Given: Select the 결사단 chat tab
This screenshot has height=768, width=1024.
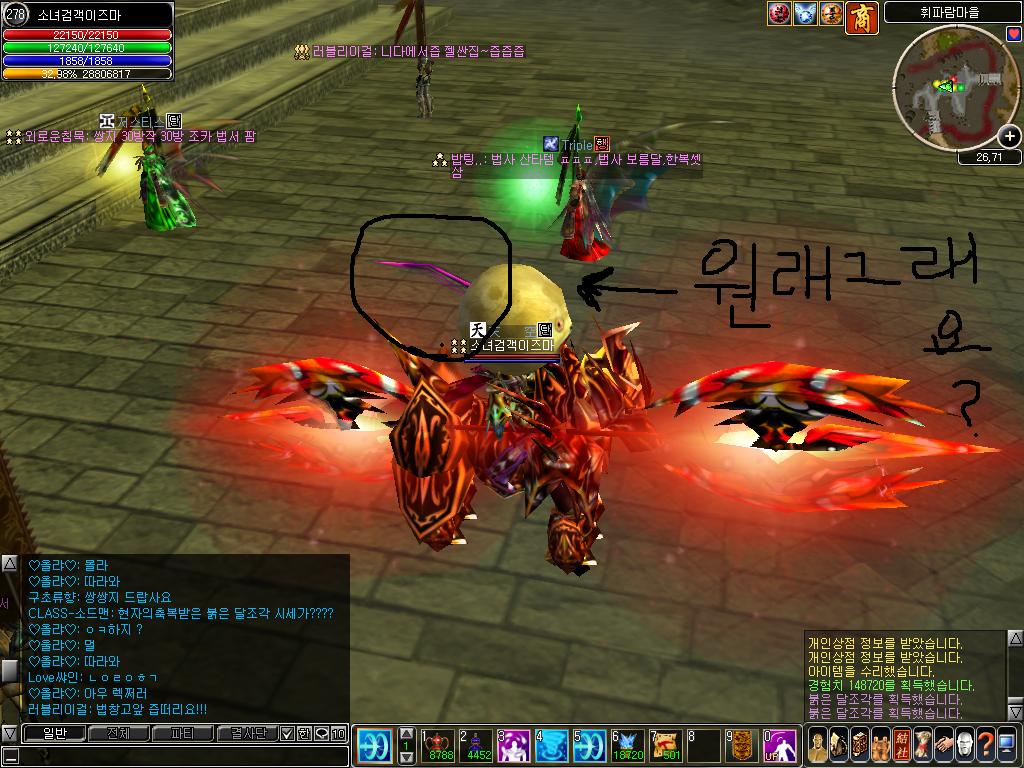Looking at the screenshot, I should [x=246, y=733].
